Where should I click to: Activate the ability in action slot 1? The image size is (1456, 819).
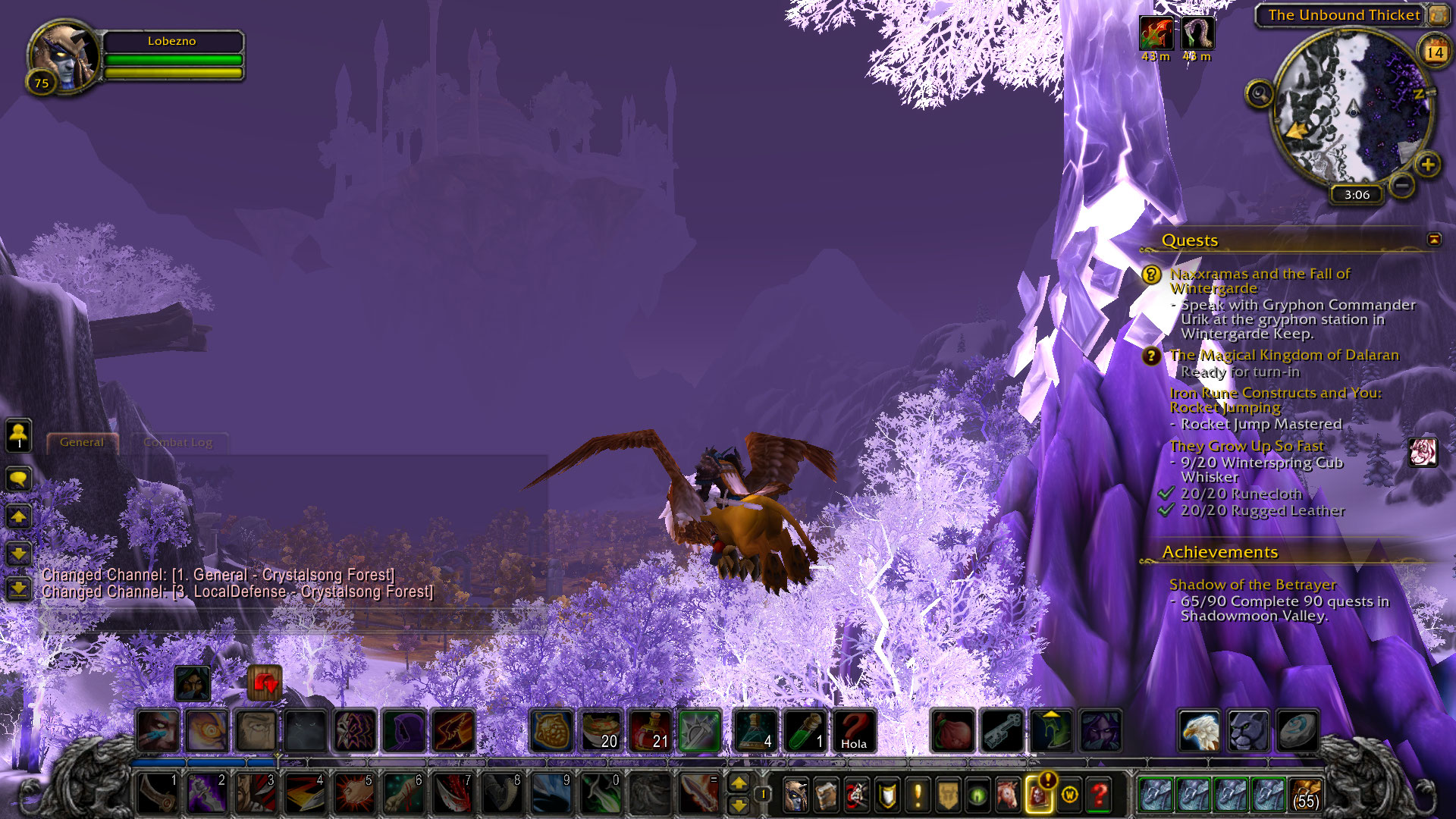(x=158, y=793)
